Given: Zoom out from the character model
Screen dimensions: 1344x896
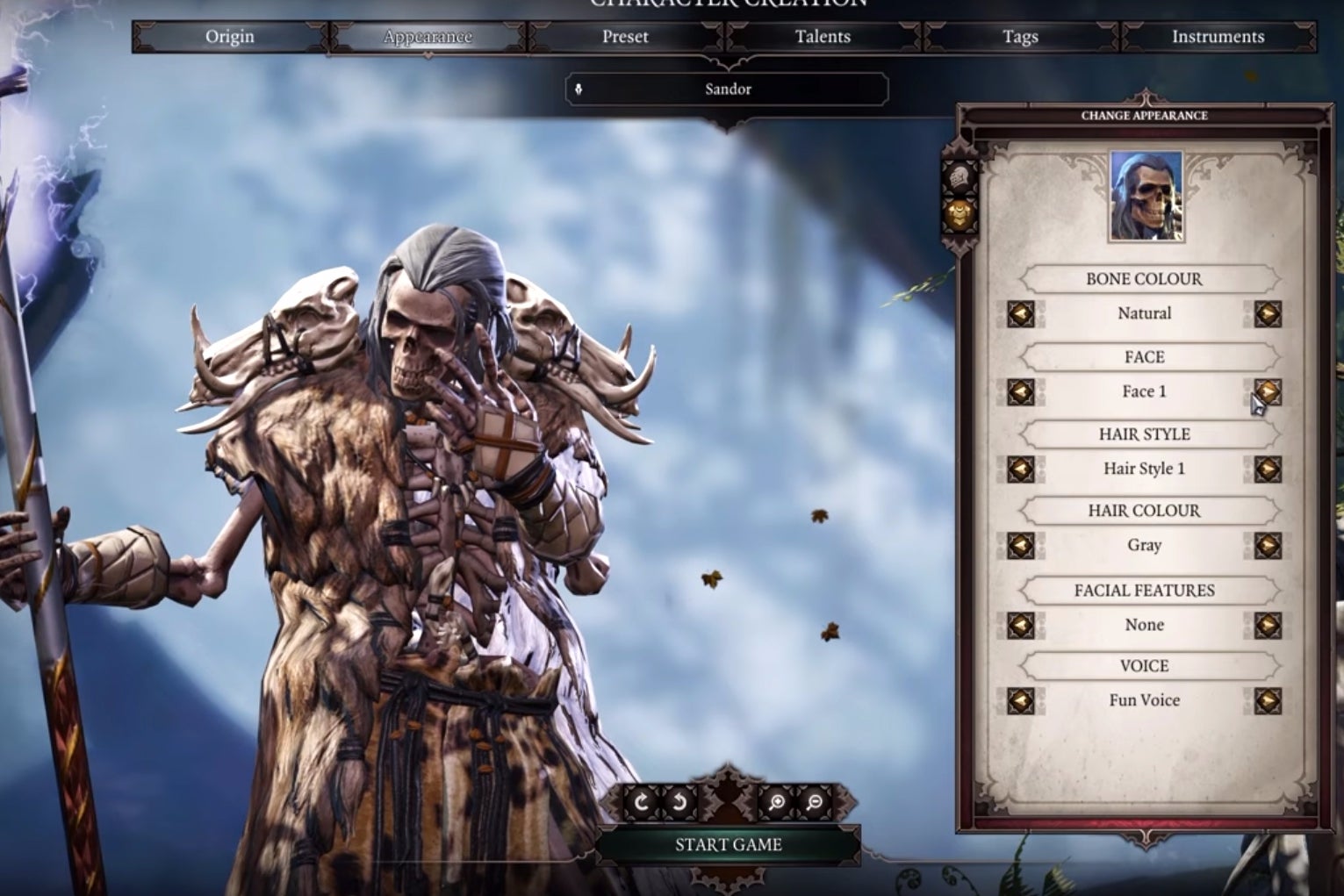Looking at the screenshot, I should point(816,800).
